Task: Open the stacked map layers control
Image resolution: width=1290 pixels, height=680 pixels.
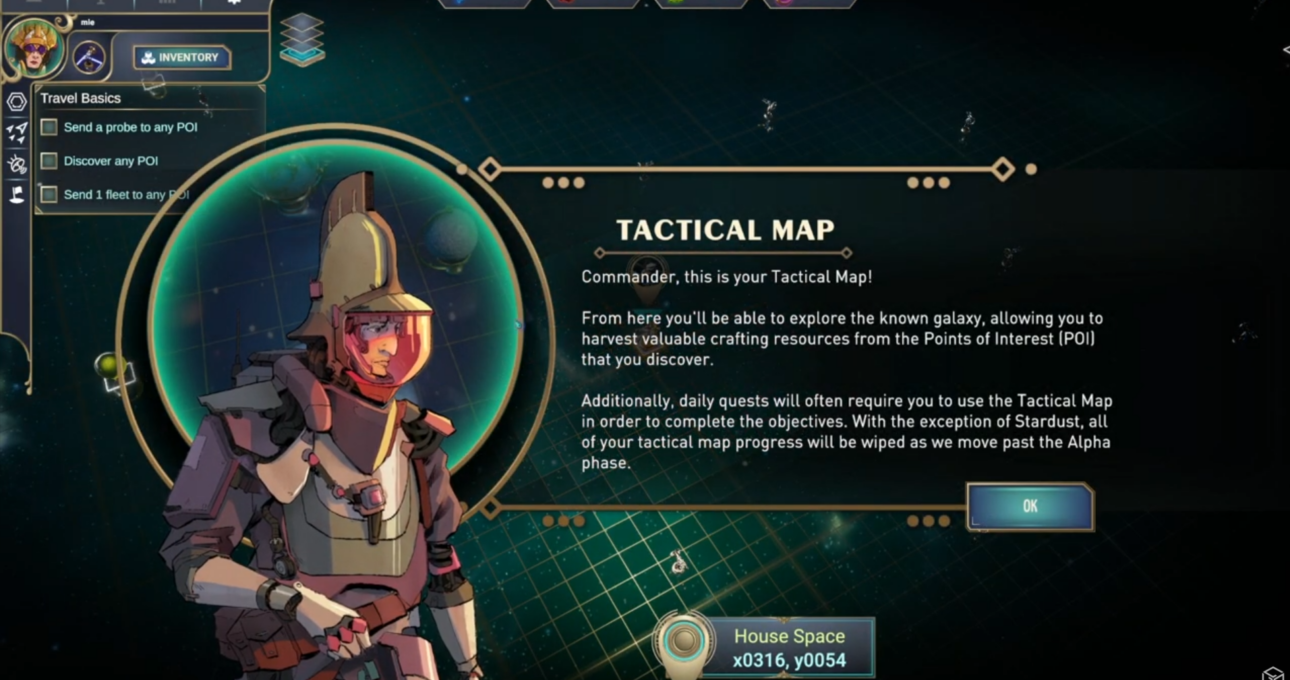Action: point(301,41)
